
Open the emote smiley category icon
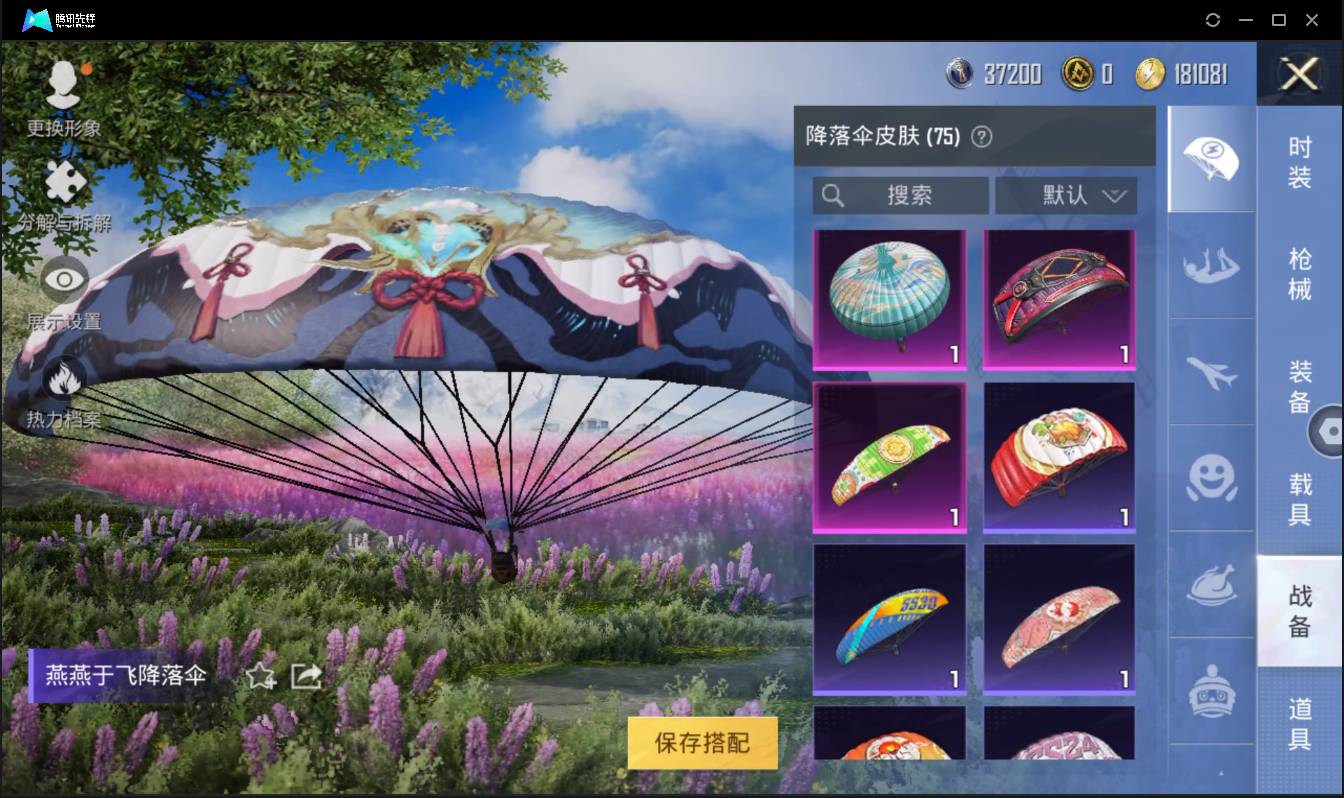[1210, 480]
